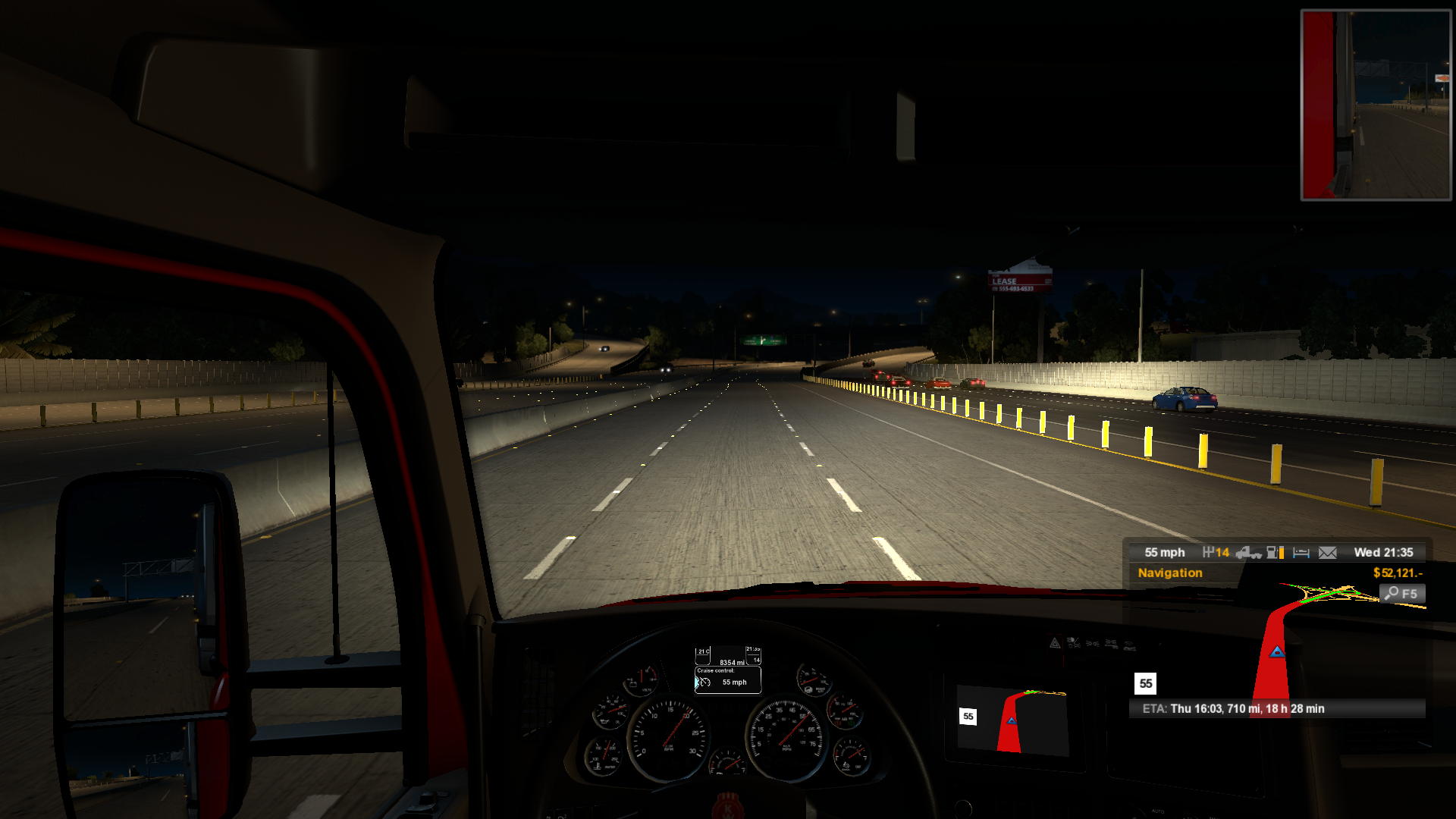Click the 55 speed limit sign on the GPS
Viewport: 1456px width, 819px height.
click(1144, 684)
